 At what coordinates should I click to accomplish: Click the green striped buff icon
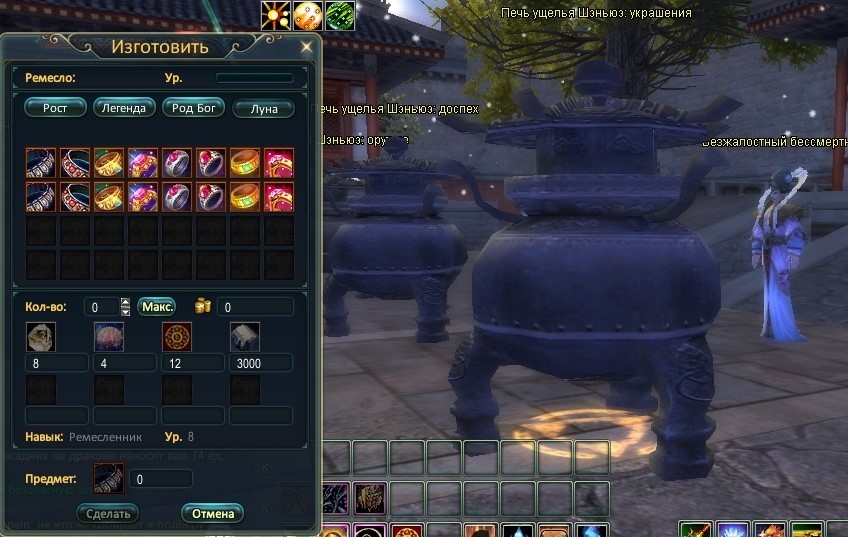pyautogui.click(x=340, y=15)
